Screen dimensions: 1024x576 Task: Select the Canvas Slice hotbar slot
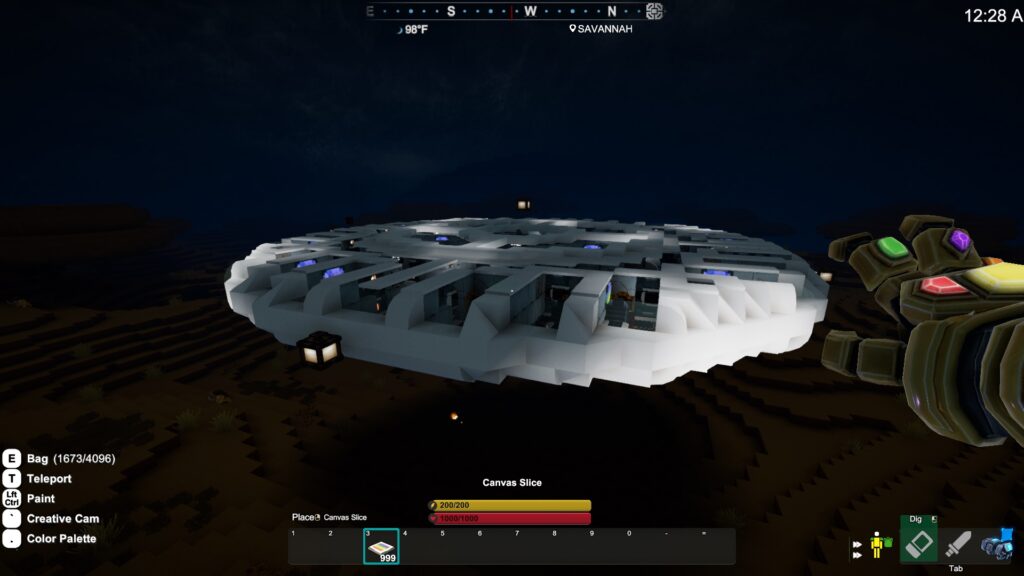(381, 546)
